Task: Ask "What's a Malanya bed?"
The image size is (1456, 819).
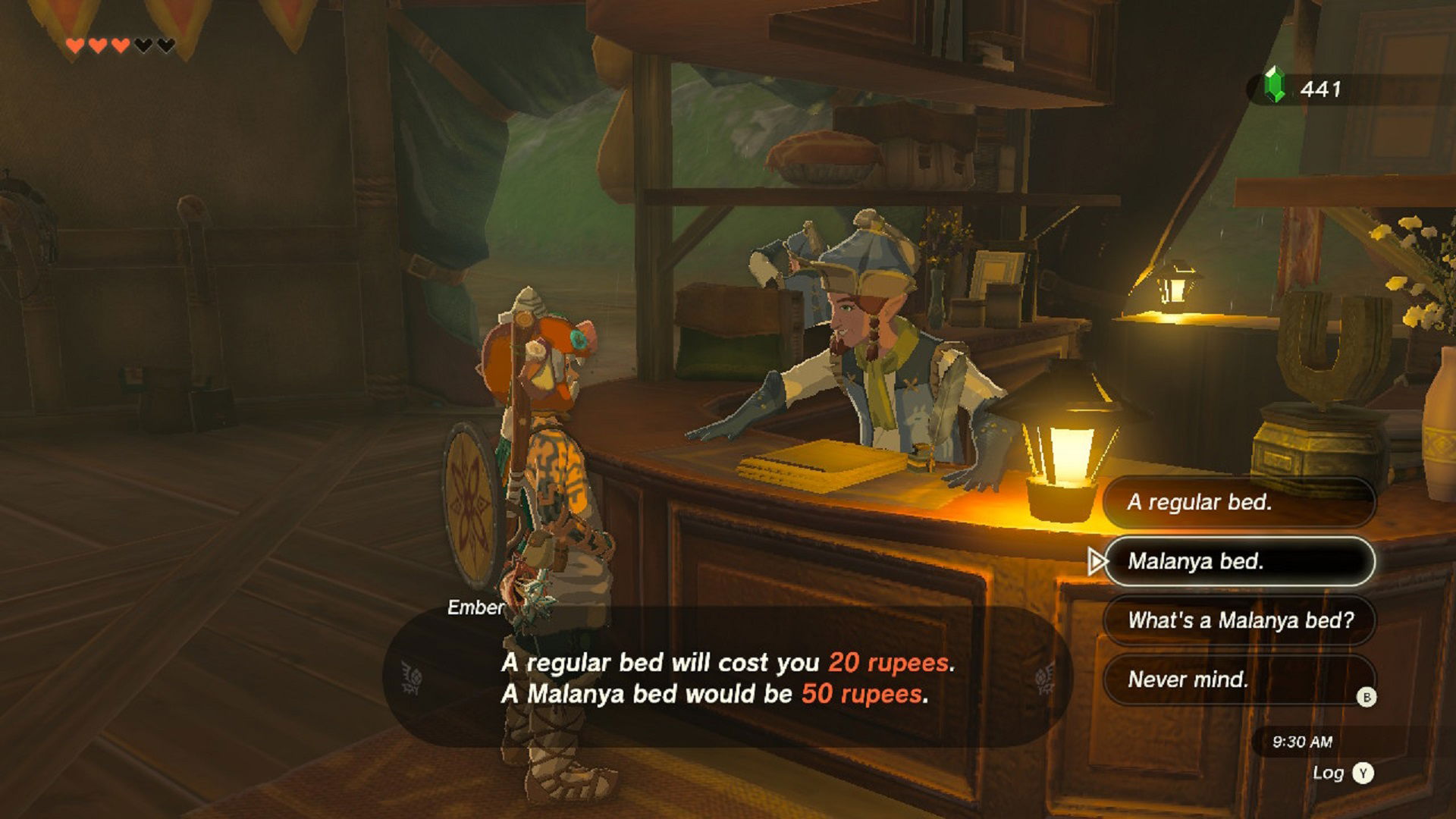Action: (1238, 620)
